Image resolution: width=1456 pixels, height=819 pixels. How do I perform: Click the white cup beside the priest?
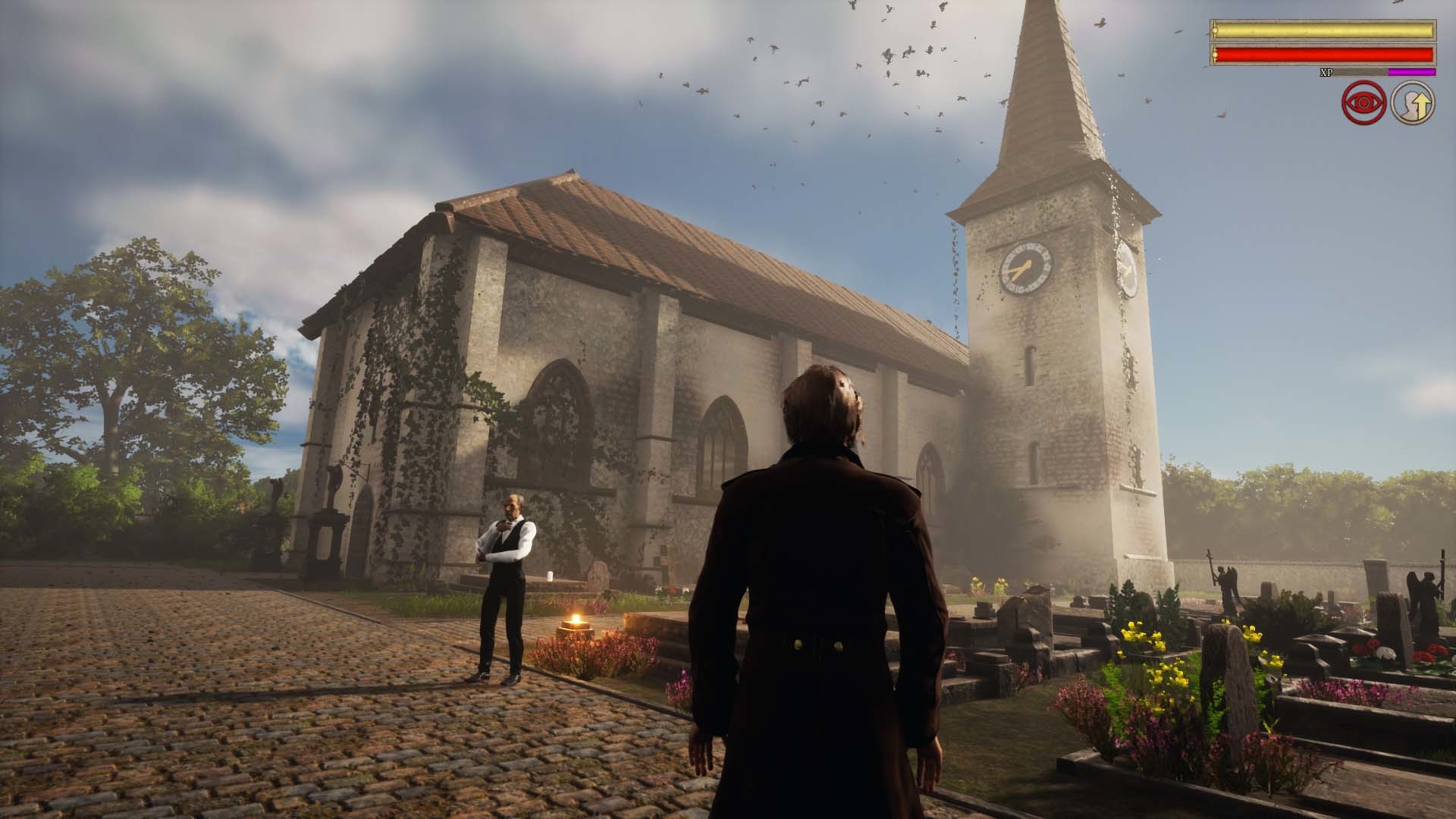(551, 576)
